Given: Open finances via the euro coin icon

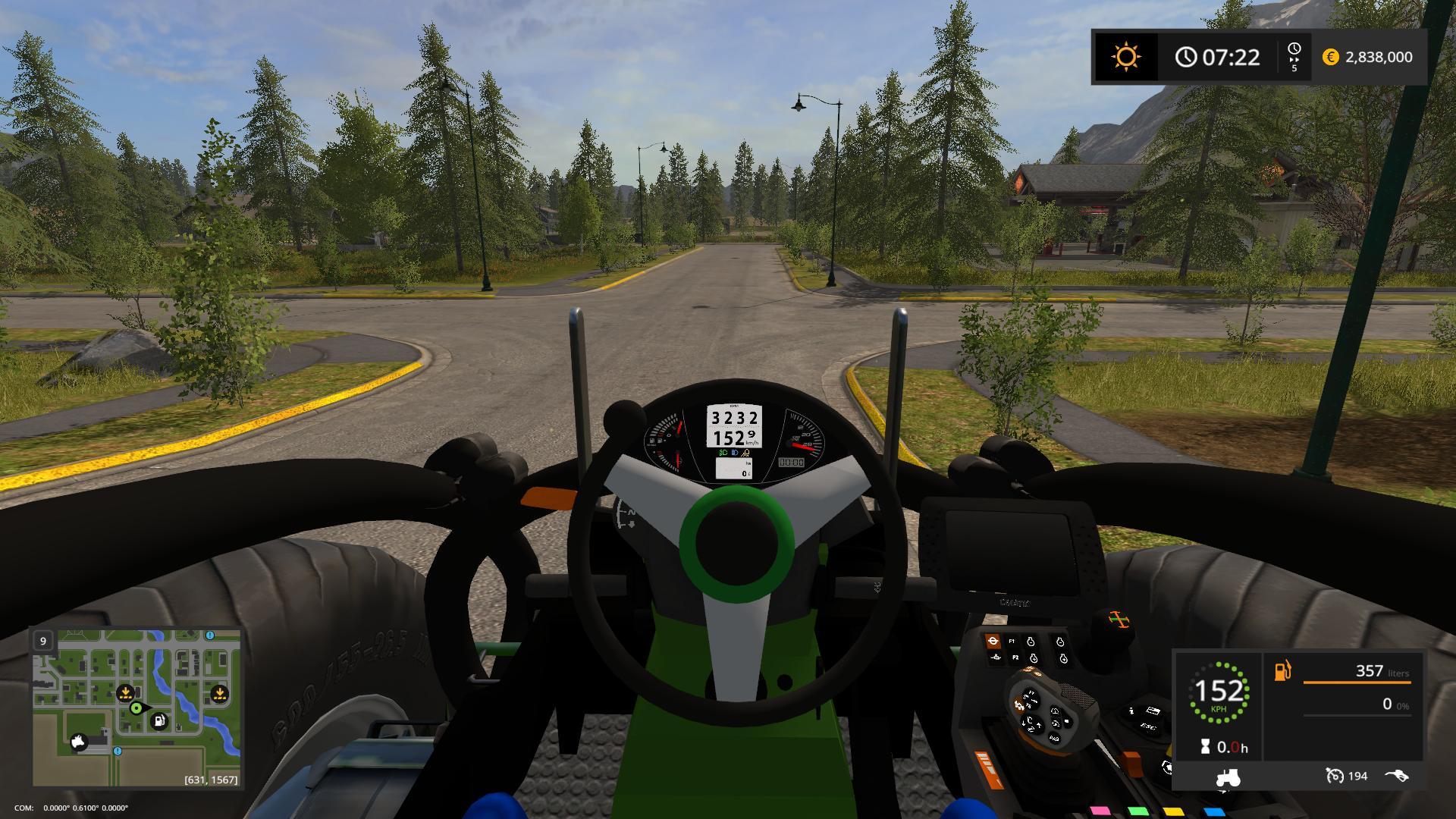Looking at the screenshot, I should click(1330, 57).
